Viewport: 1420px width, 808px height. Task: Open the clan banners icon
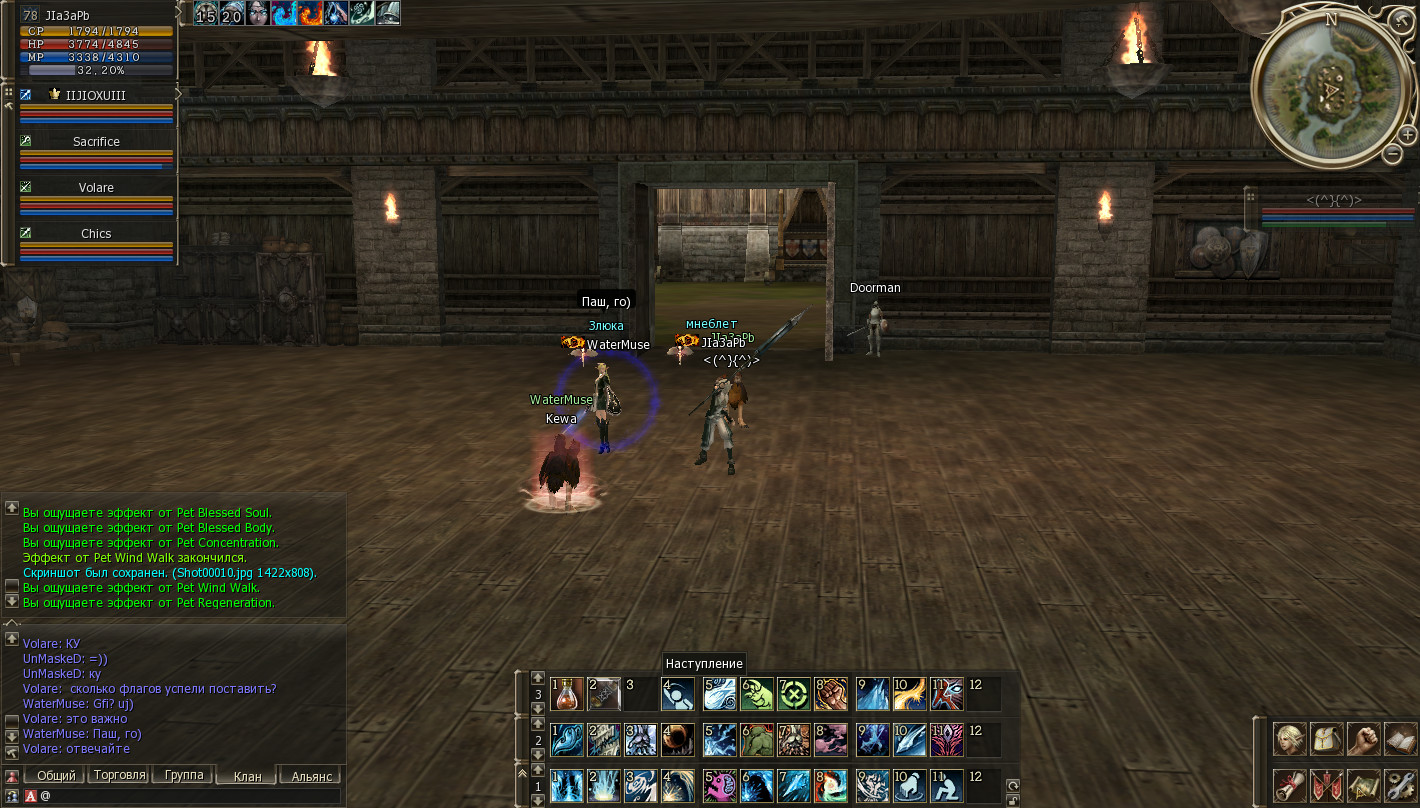(1326, 785)
